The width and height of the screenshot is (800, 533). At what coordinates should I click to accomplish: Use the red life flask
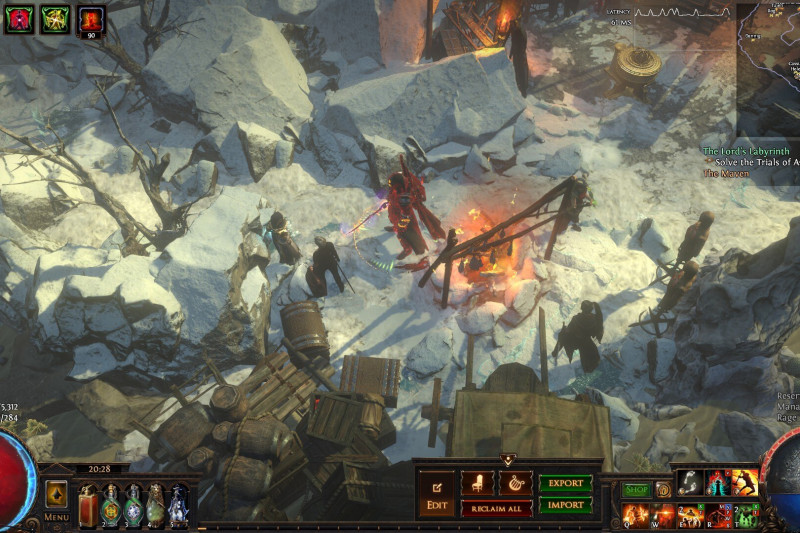pyautogui.click(x=87, y=503)
